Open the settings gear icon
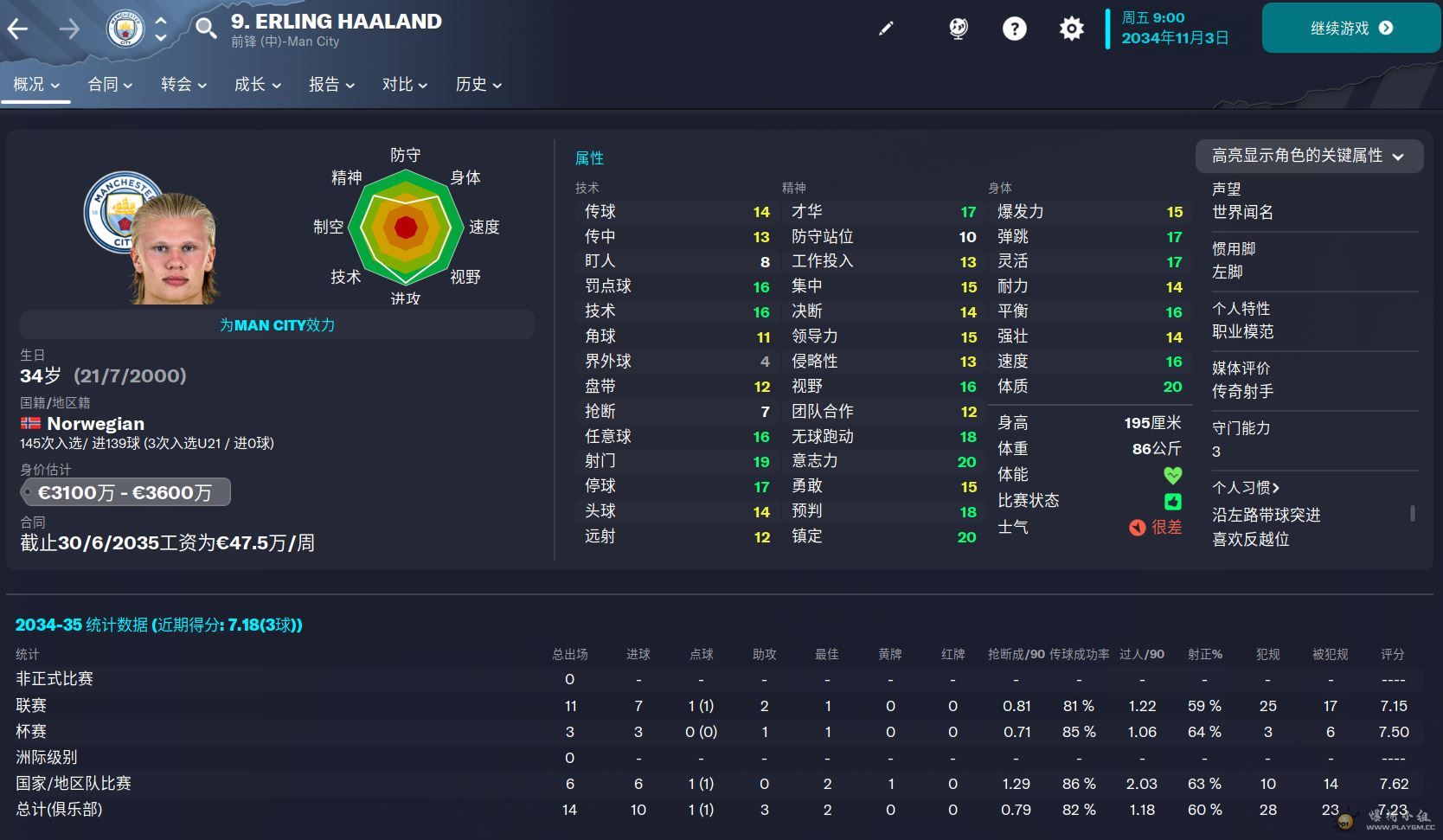This screenshot has width=1443, height=840. [1071, 29]
